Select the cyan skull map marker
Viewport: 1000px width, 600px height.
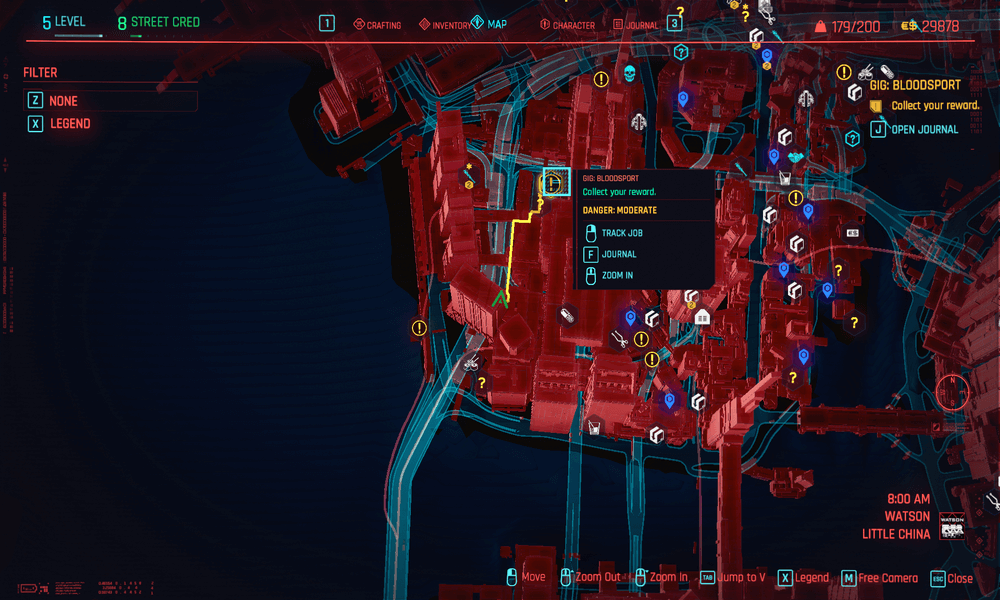pos(629,74)
